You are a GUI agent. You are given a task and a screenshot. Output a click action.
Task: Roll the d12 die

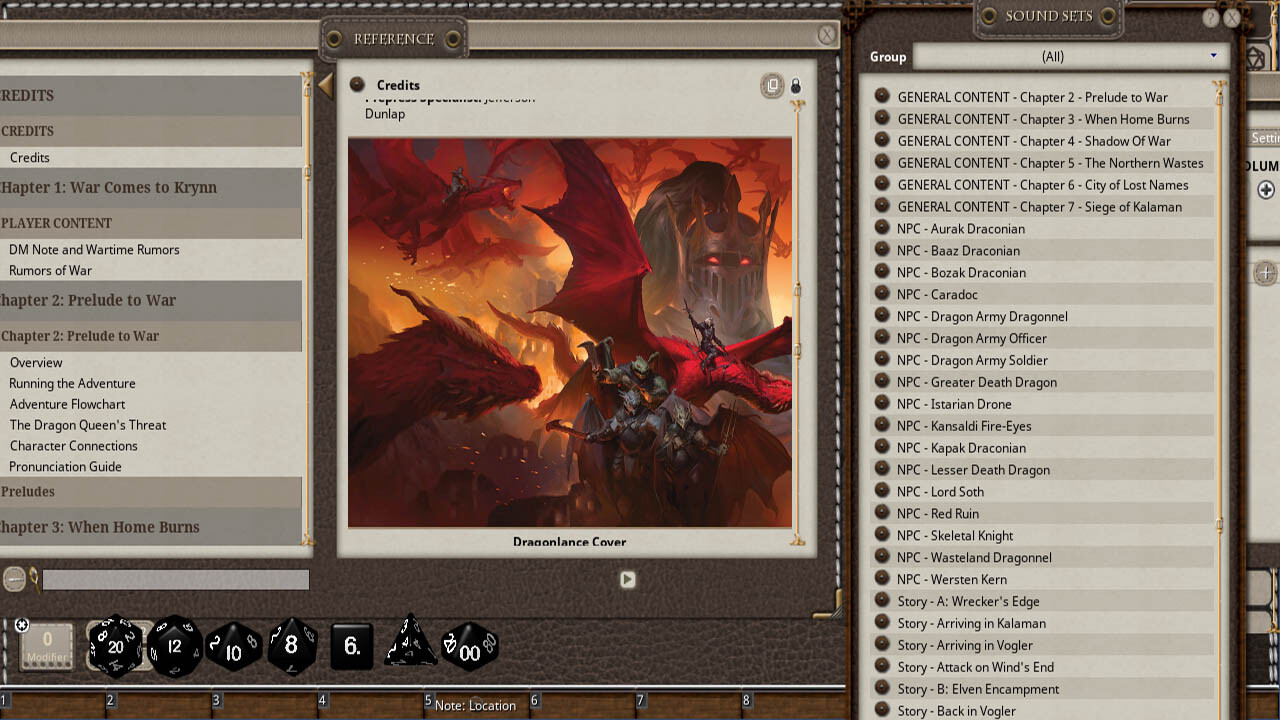tap(176, 647)
